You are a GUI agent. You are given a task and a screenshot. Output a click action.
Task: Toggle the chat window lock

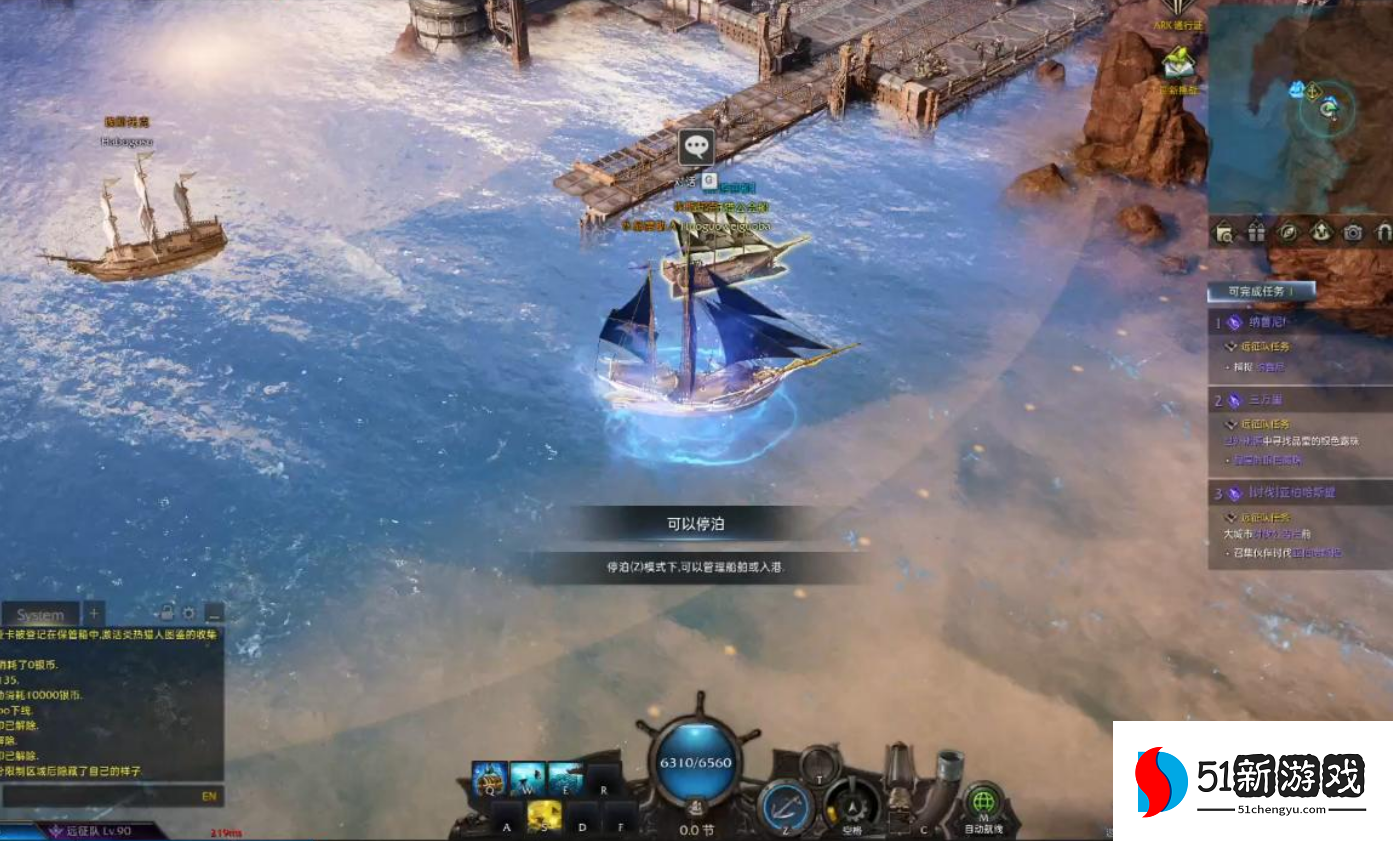coord(167,613)
